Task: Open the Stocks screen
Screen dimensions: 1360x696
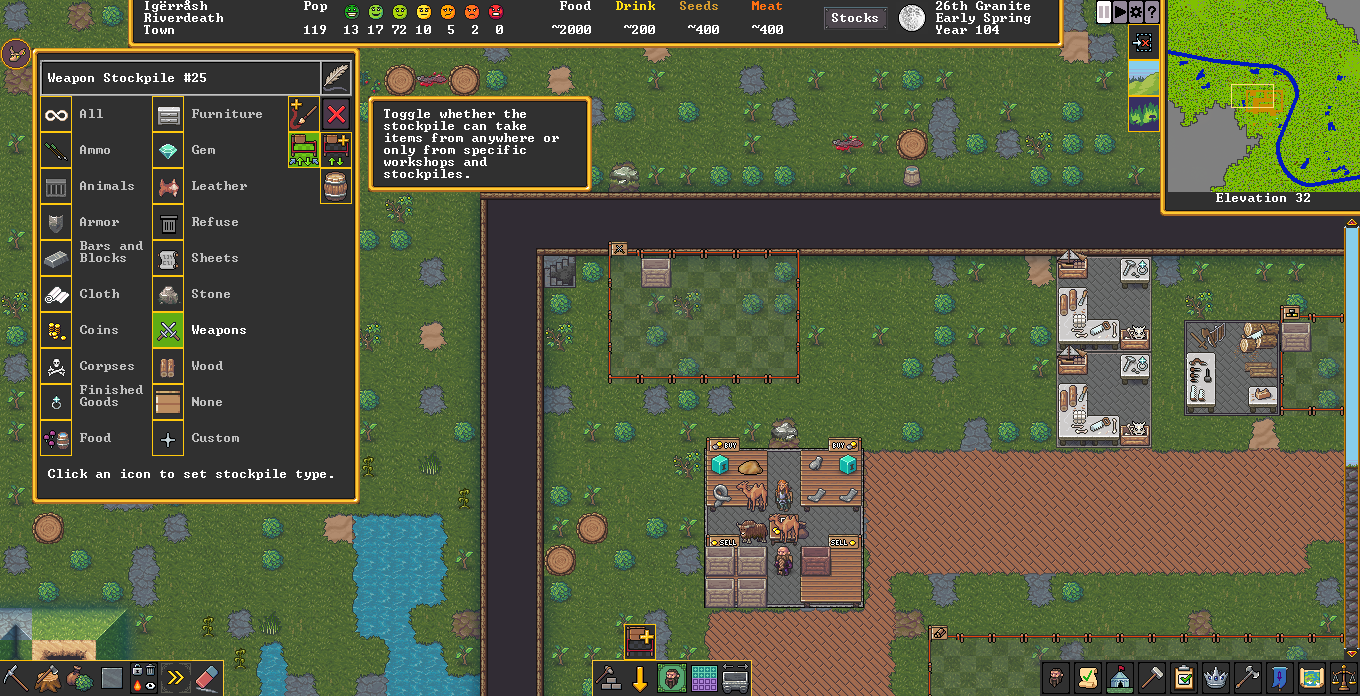Action: [855, 18]
